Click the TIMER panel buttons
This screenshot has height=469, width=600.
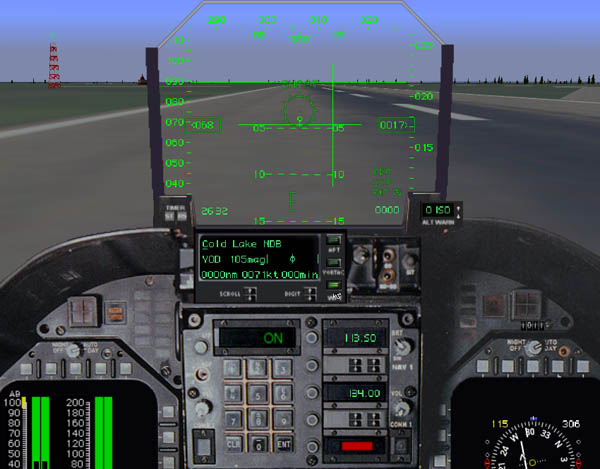pos(175,212)
